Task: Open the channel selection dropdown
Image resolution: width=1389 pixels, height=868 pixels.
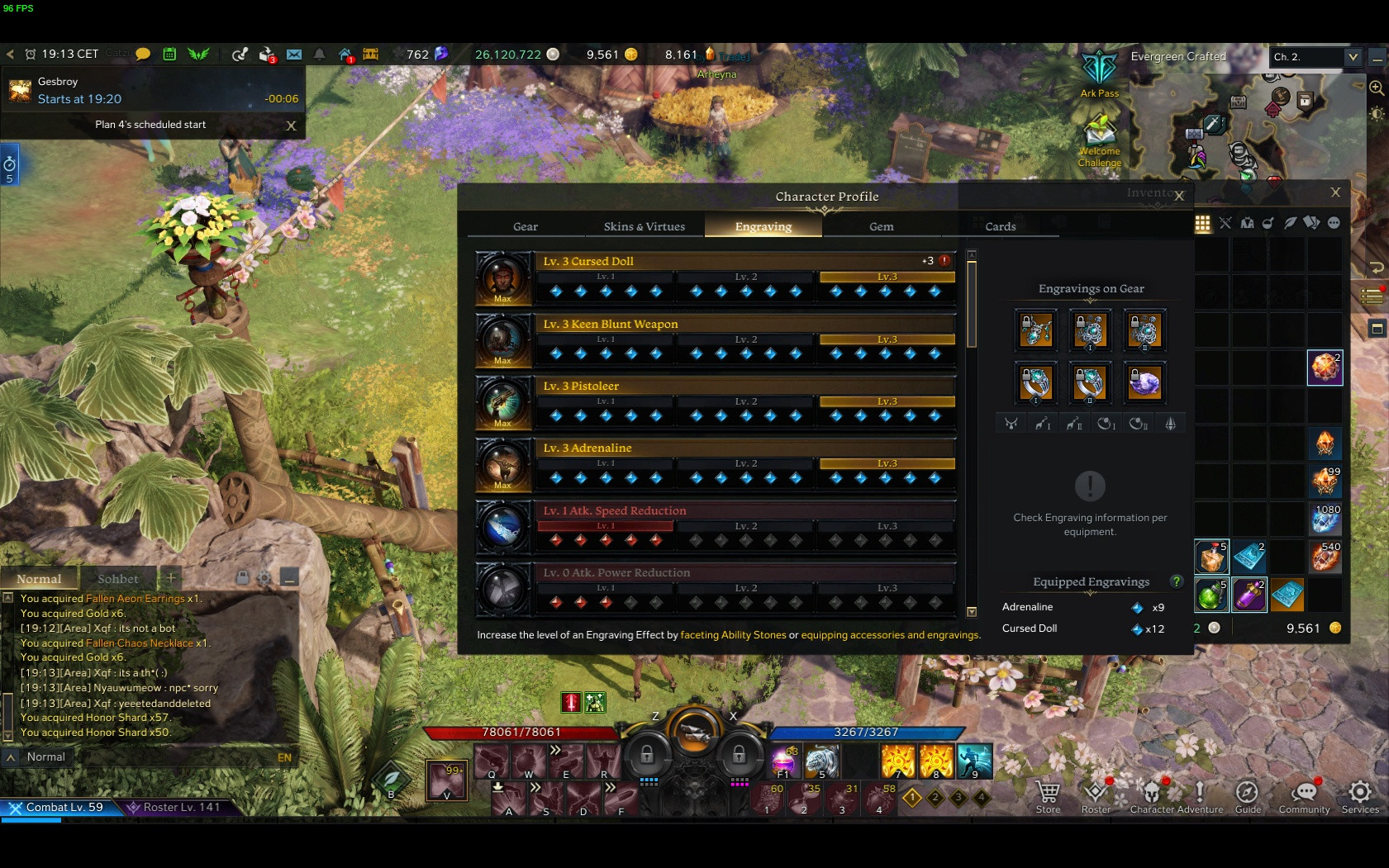Action: pyautogui.click(x=1352, y=57)
